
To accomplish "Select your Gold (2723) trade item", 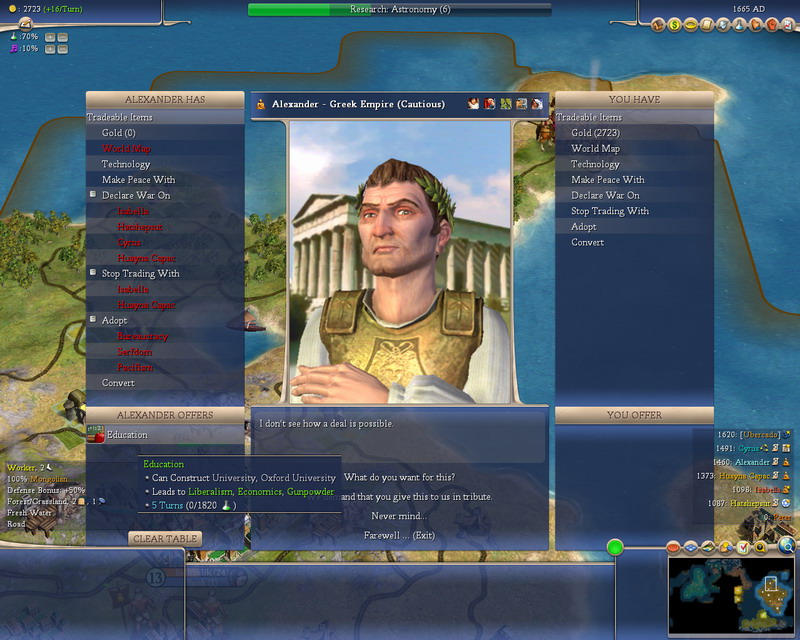I will pyautogui.click(x=595, y=132).
